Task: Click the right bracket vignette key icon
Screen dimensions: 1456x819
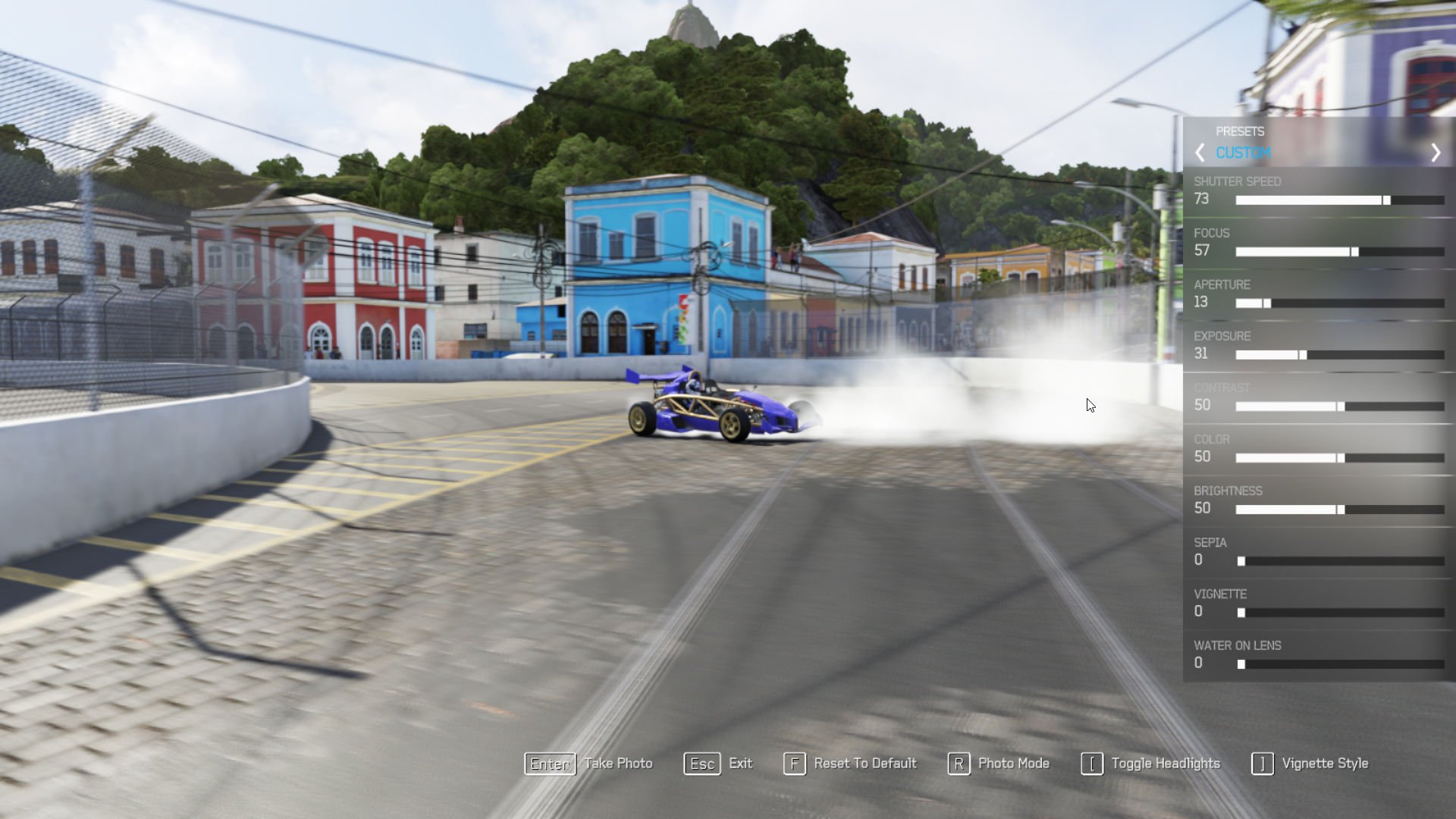Action: (1263, 764)
